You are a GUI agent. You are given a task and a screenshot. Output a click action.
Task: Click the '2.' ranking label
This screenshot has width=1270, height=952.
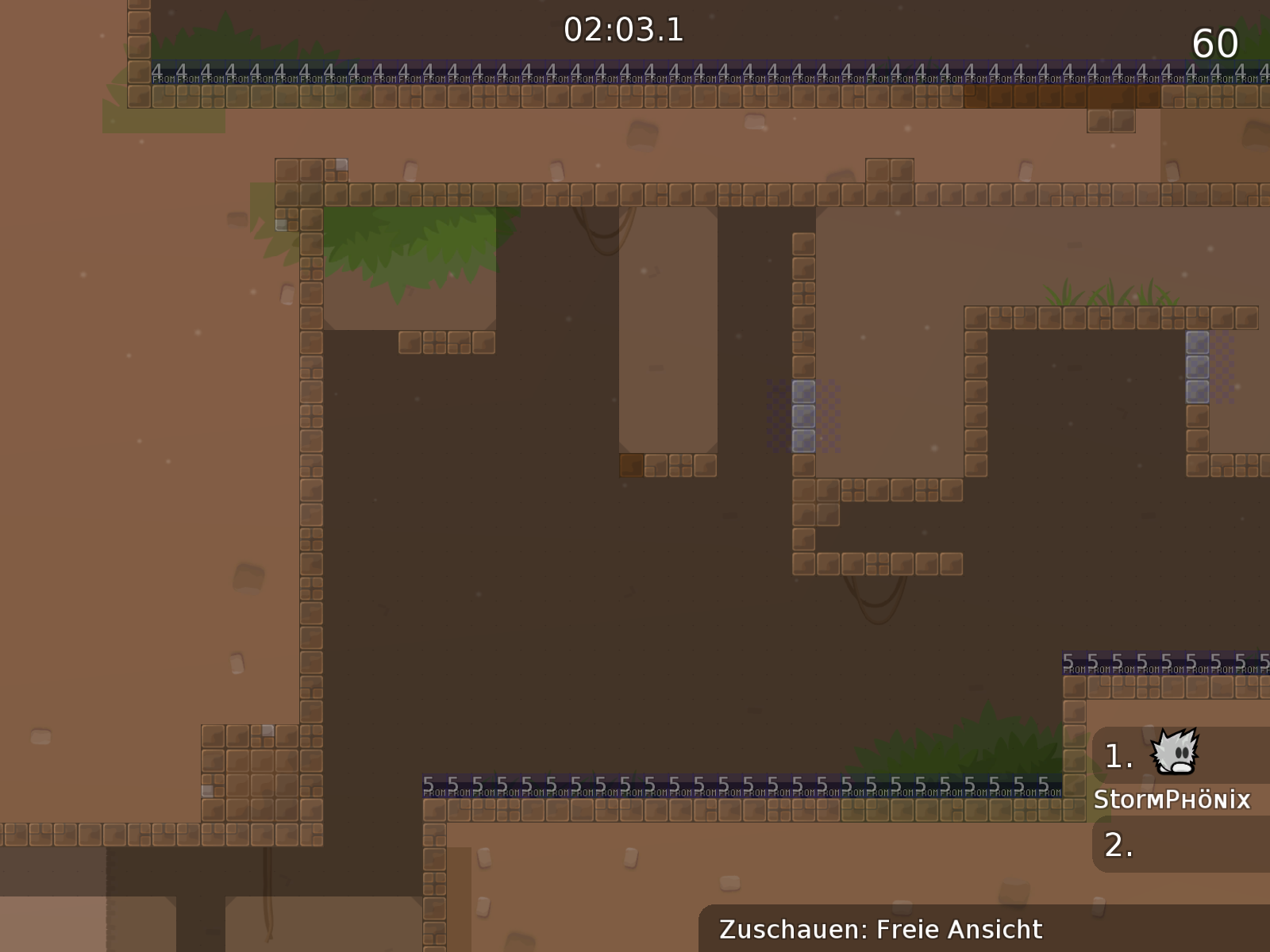[1118, 845]
